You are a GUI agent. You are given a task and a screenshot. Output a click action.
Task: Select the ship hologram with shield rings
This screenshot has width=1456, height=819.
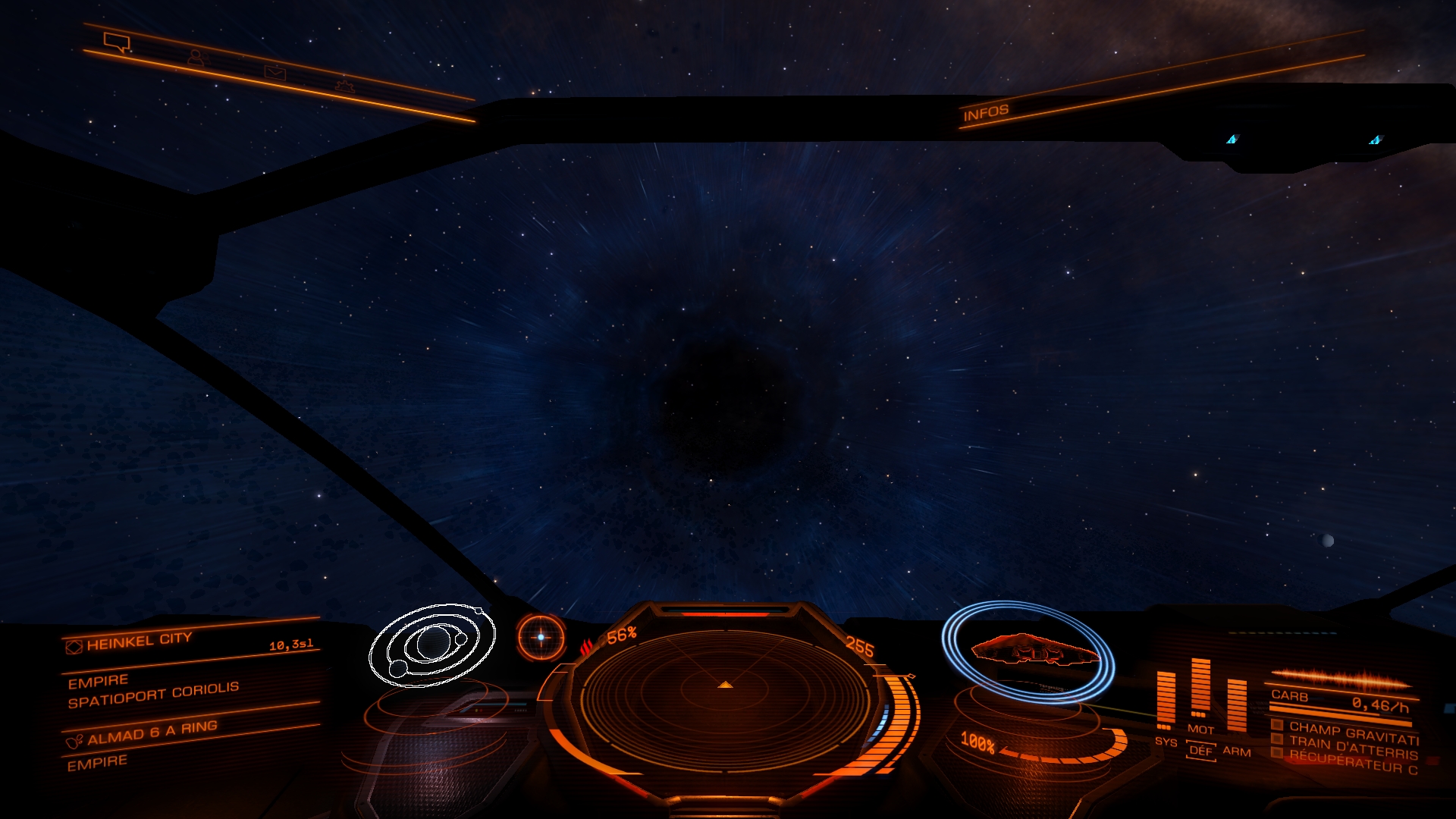coord(1028,652)
